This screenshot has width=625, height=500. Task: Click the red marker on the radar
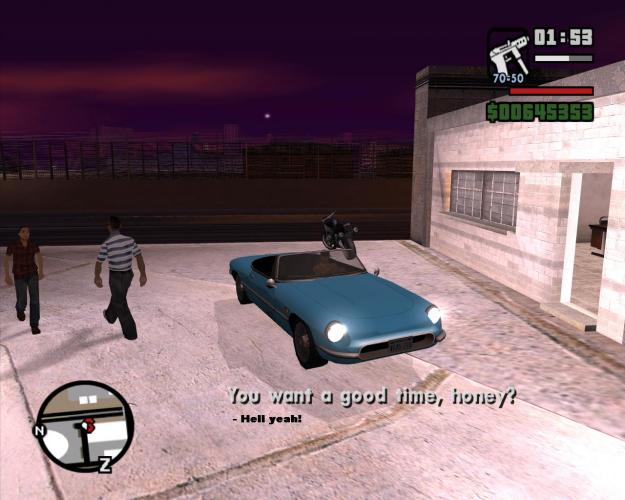[90, 424]
